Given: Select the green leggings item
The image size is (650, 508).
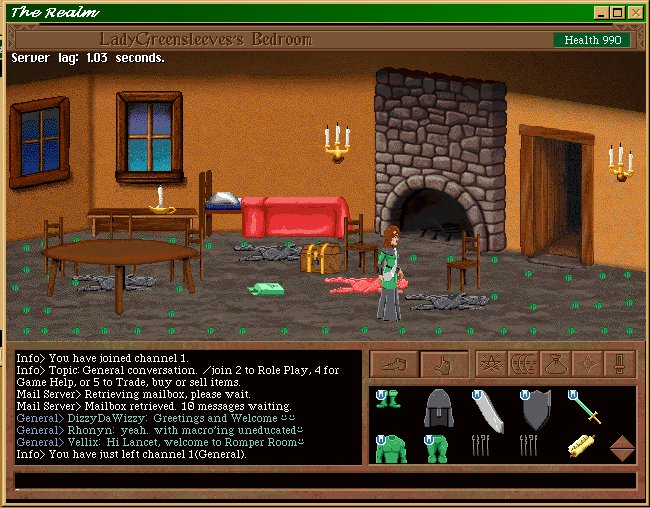Looking at the screenshot, I should coord(437,448).
